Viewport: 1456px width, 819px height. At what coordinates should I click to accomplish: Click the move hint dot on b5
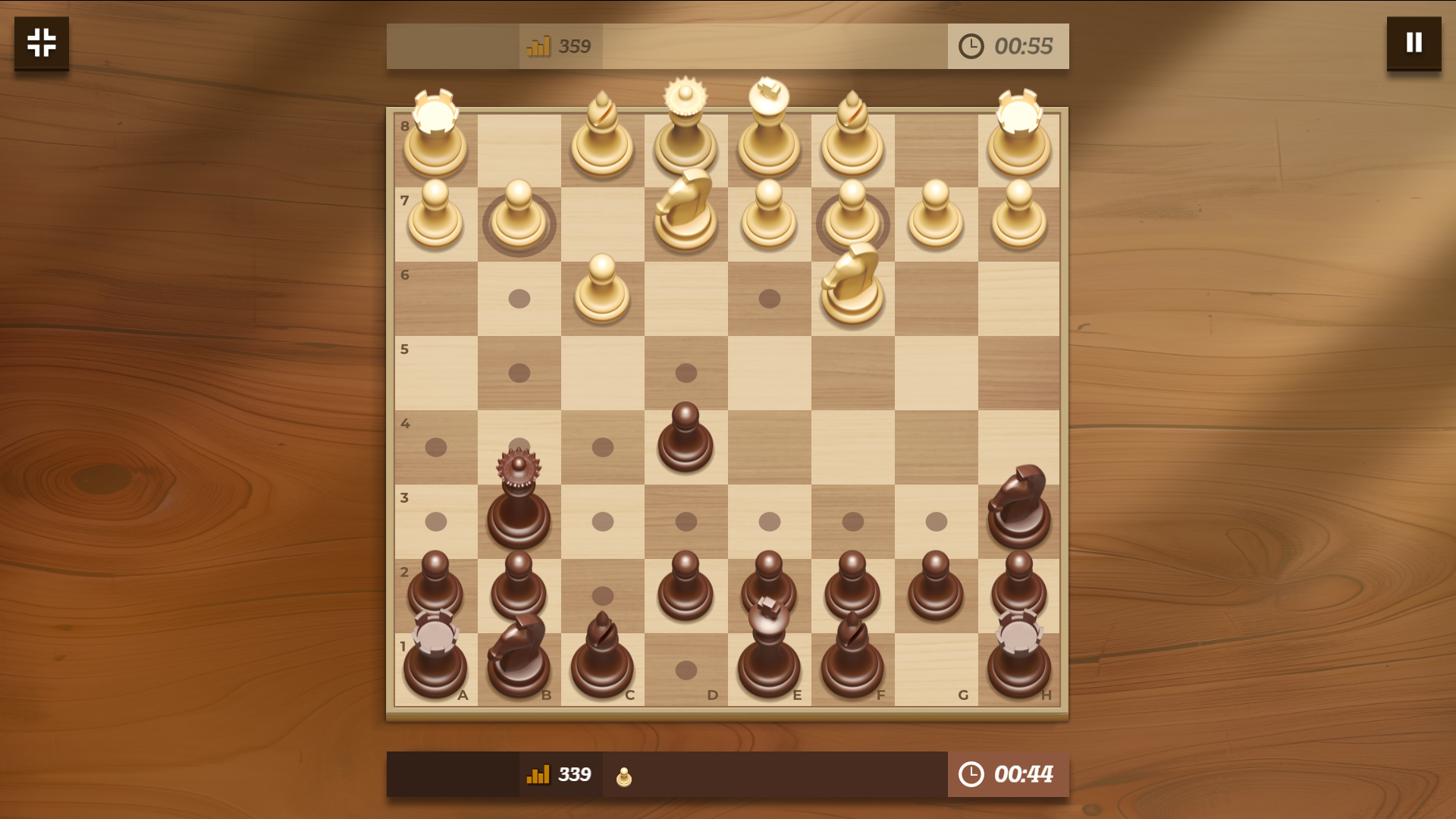click(519, 372)
